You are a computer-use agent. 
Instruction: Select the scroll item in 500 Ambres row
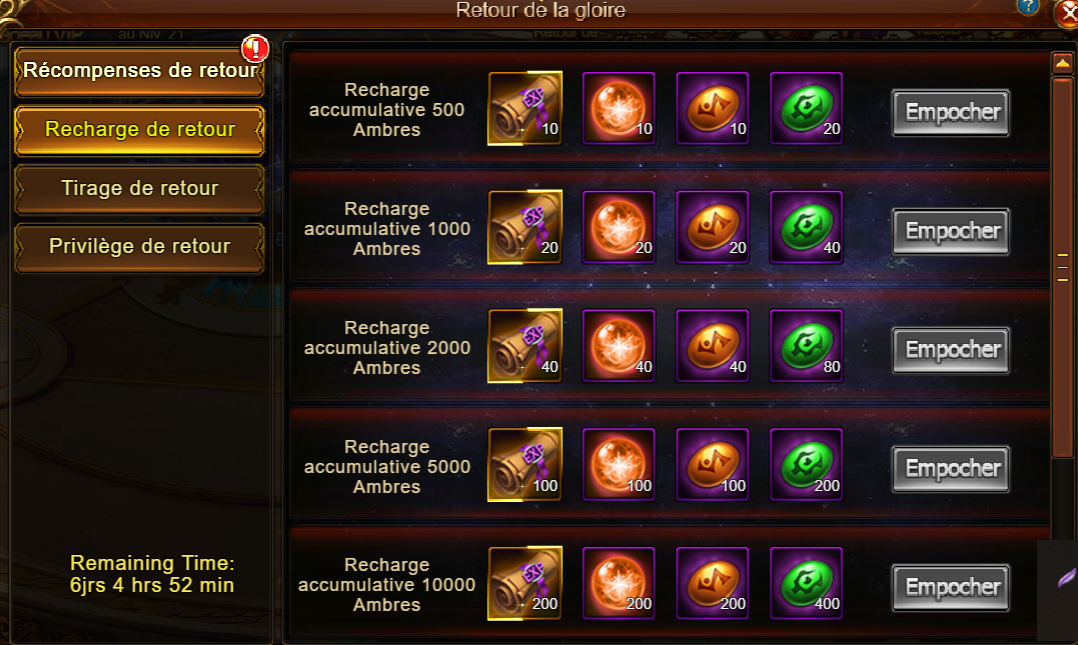click(x=525, y=108)
